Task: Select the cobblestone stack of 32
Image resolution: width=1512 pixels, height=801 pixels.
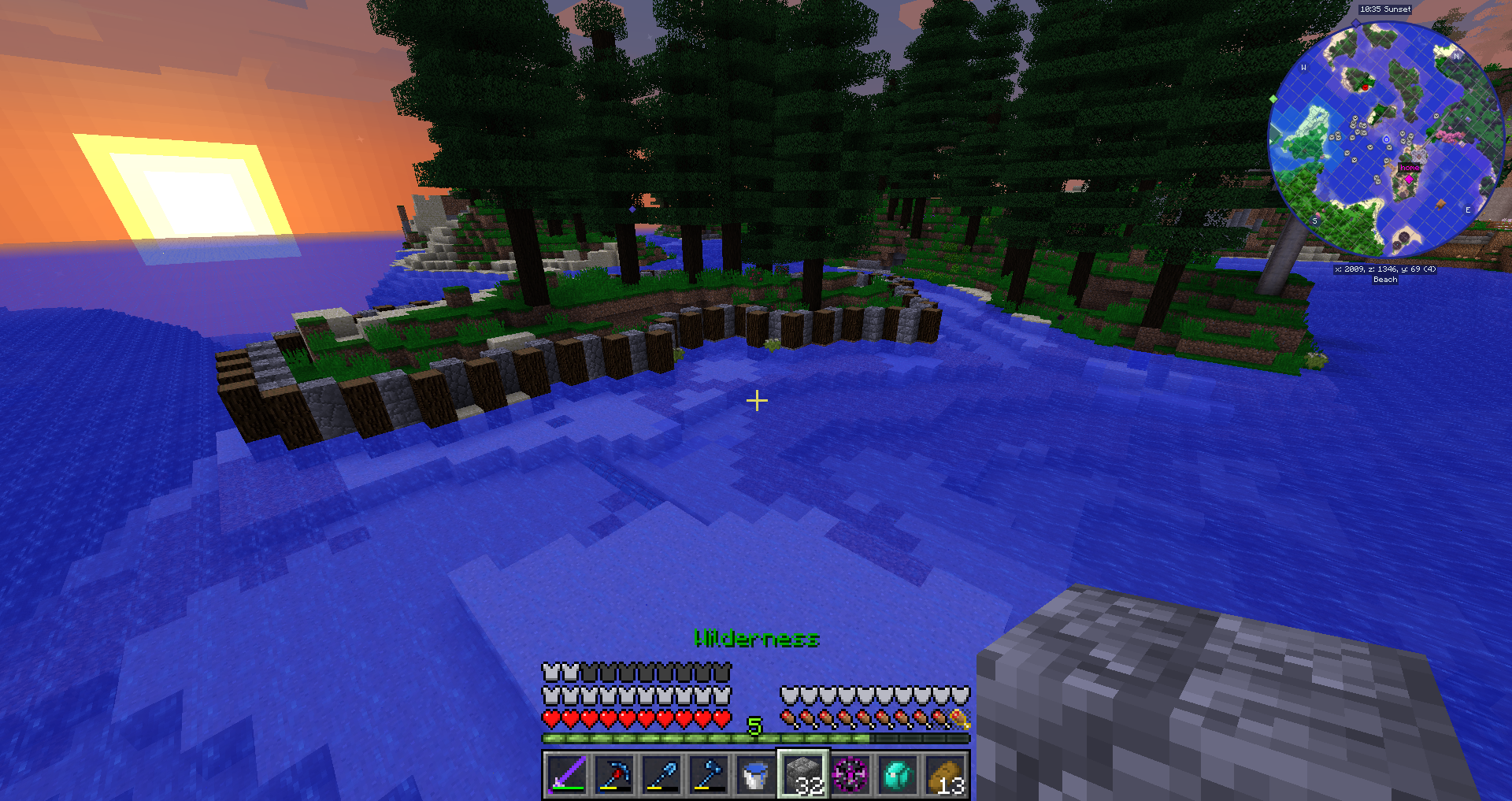Action: coord(803,775)
